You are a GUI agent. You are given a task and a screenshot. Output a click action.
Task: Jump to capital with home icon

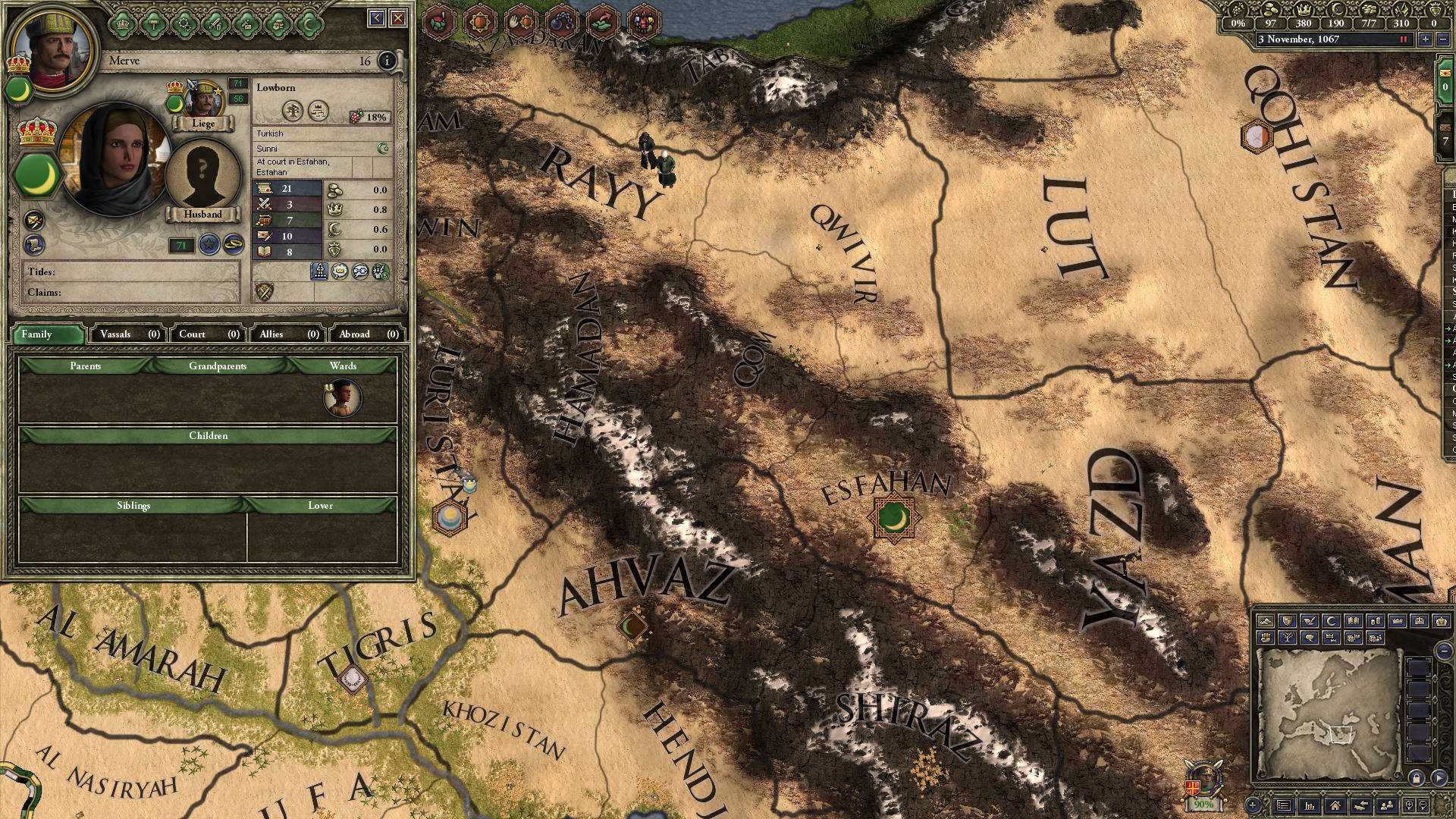coord(1336,805)
